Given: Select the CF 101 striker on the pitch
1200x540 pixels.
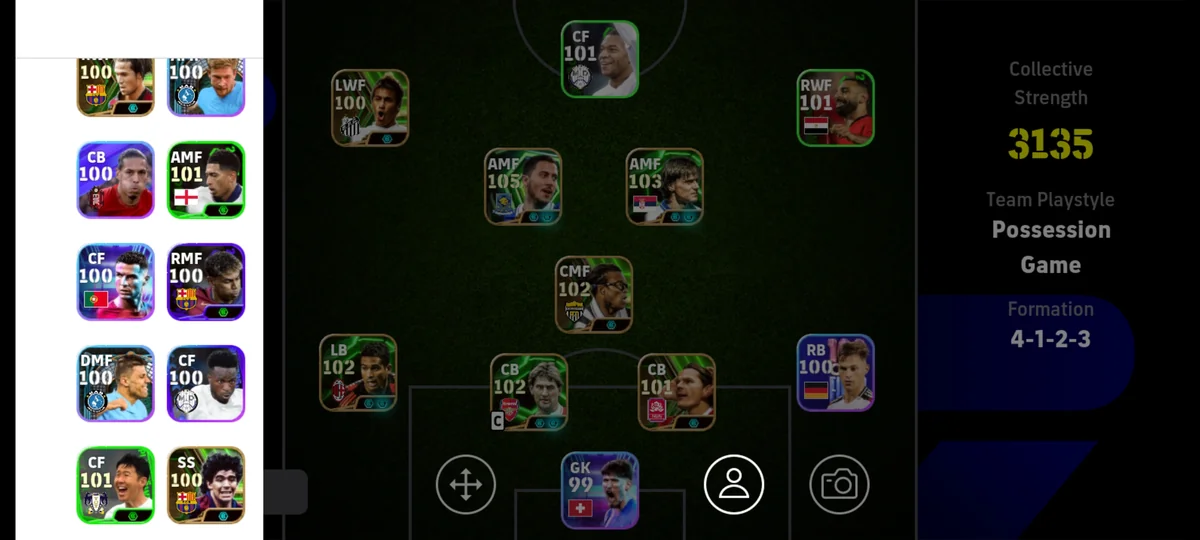Looking at the screenshot, I should (x=600, y=59).
